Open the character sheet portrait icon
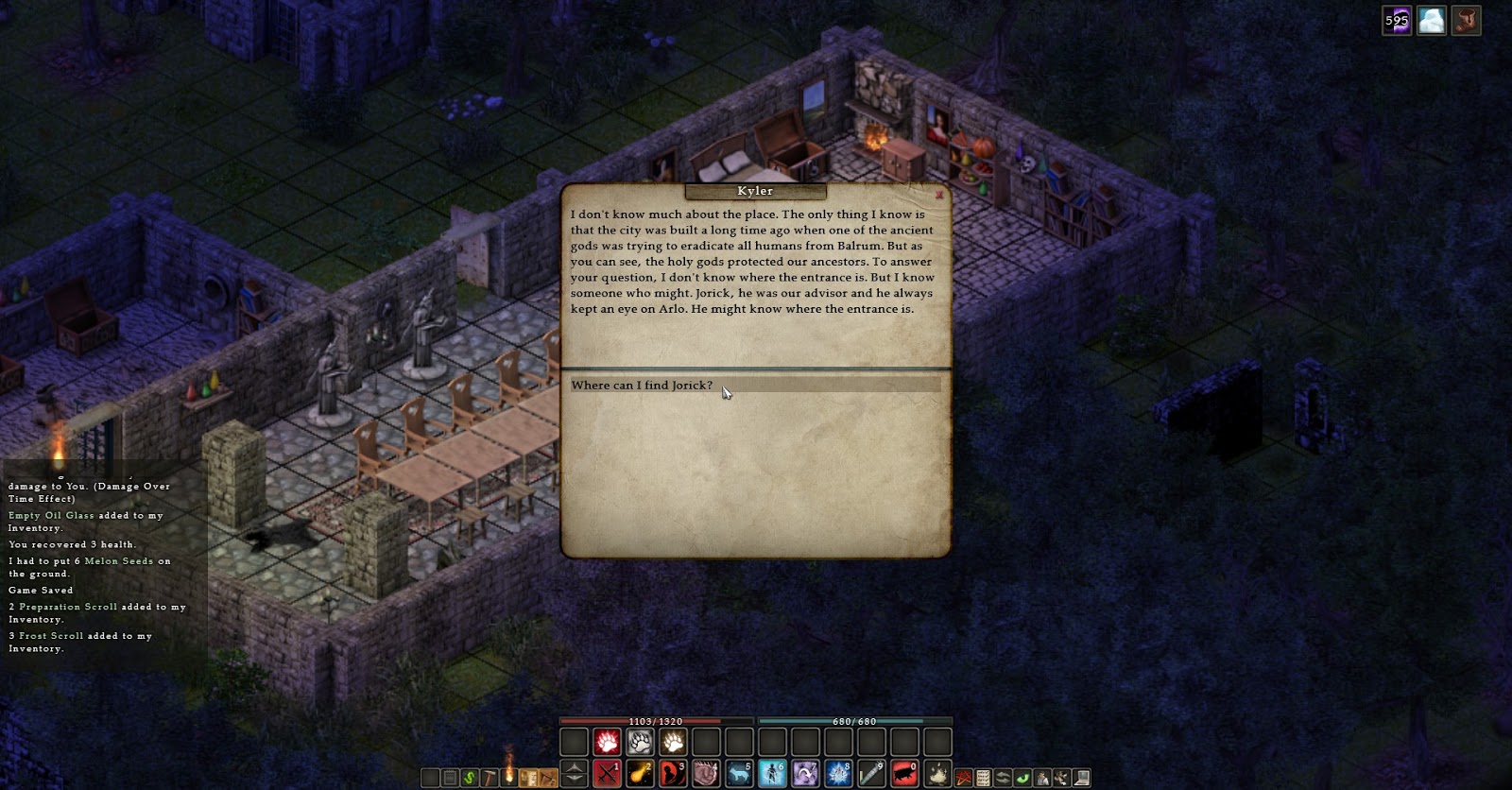1512x790 pixels. [x=1042, y=777]
